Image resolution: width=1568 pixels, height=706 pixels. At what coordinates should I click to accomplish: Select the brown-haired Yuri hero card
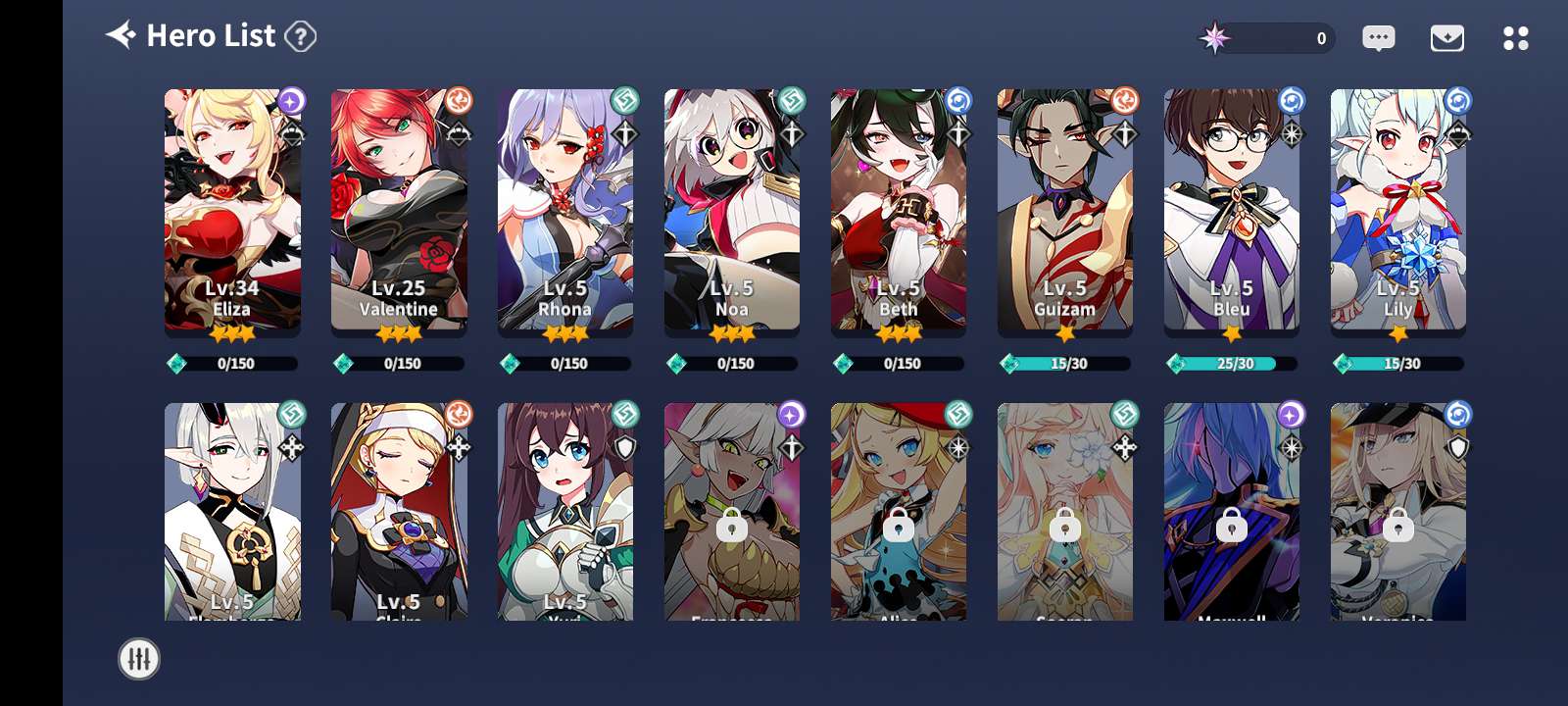tap(565, 512)
